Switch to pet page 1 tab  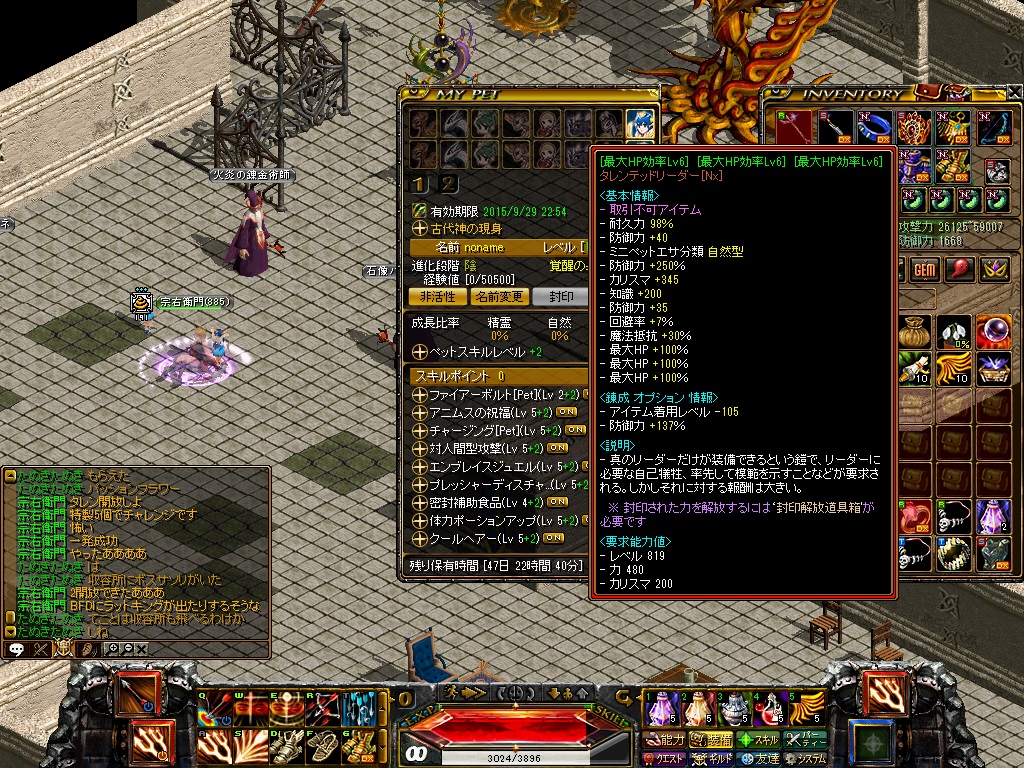(x=421, y=183)
